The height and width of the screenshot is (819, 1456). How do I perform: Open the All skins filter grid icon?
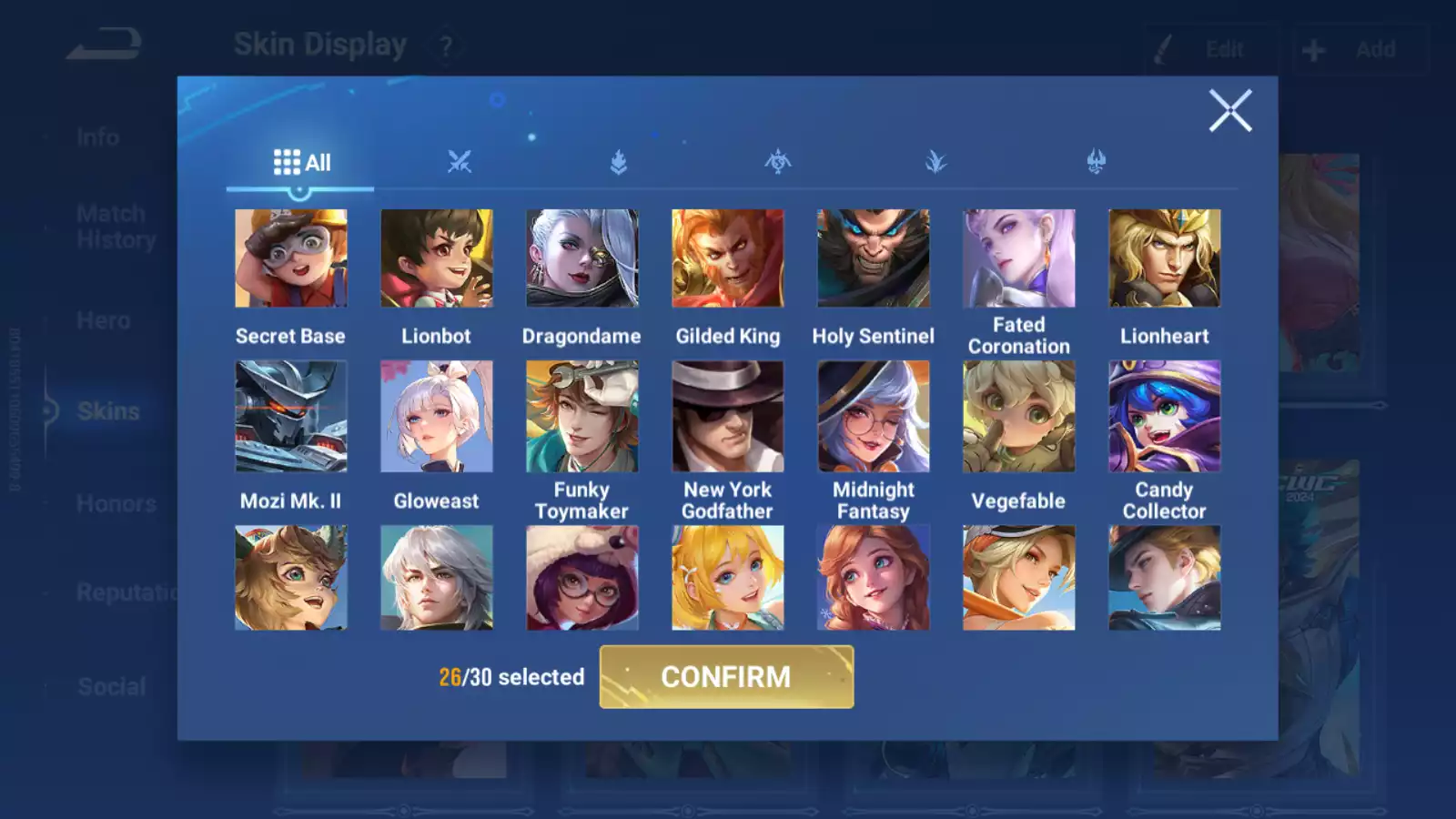pyautogui.click(x=288, y=161)
